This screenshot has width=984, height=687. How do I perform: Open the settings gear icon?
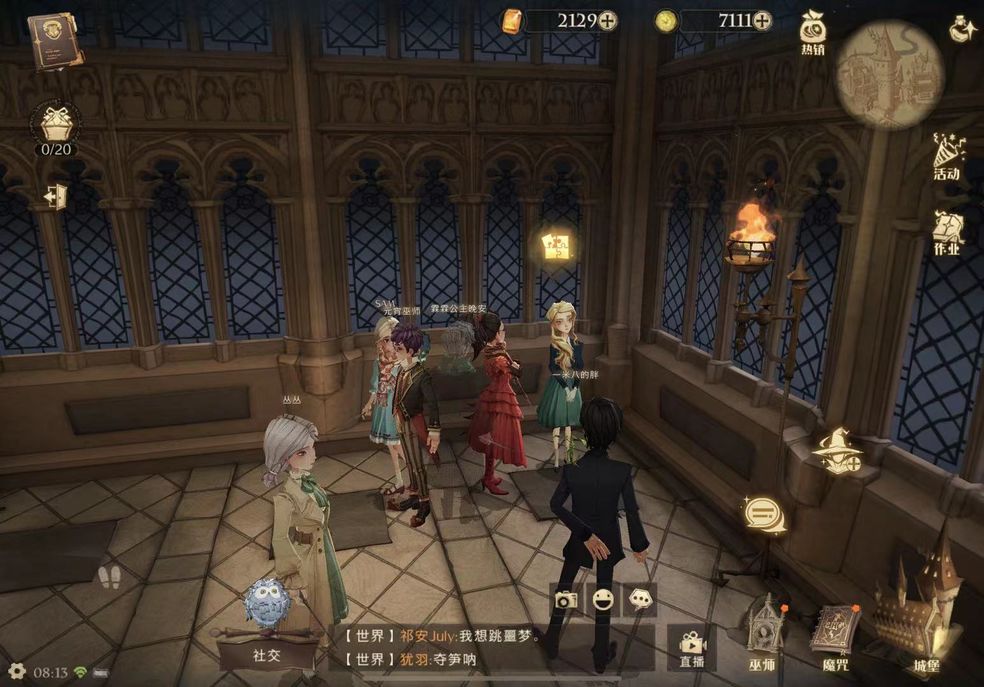(x=16, y=671)
